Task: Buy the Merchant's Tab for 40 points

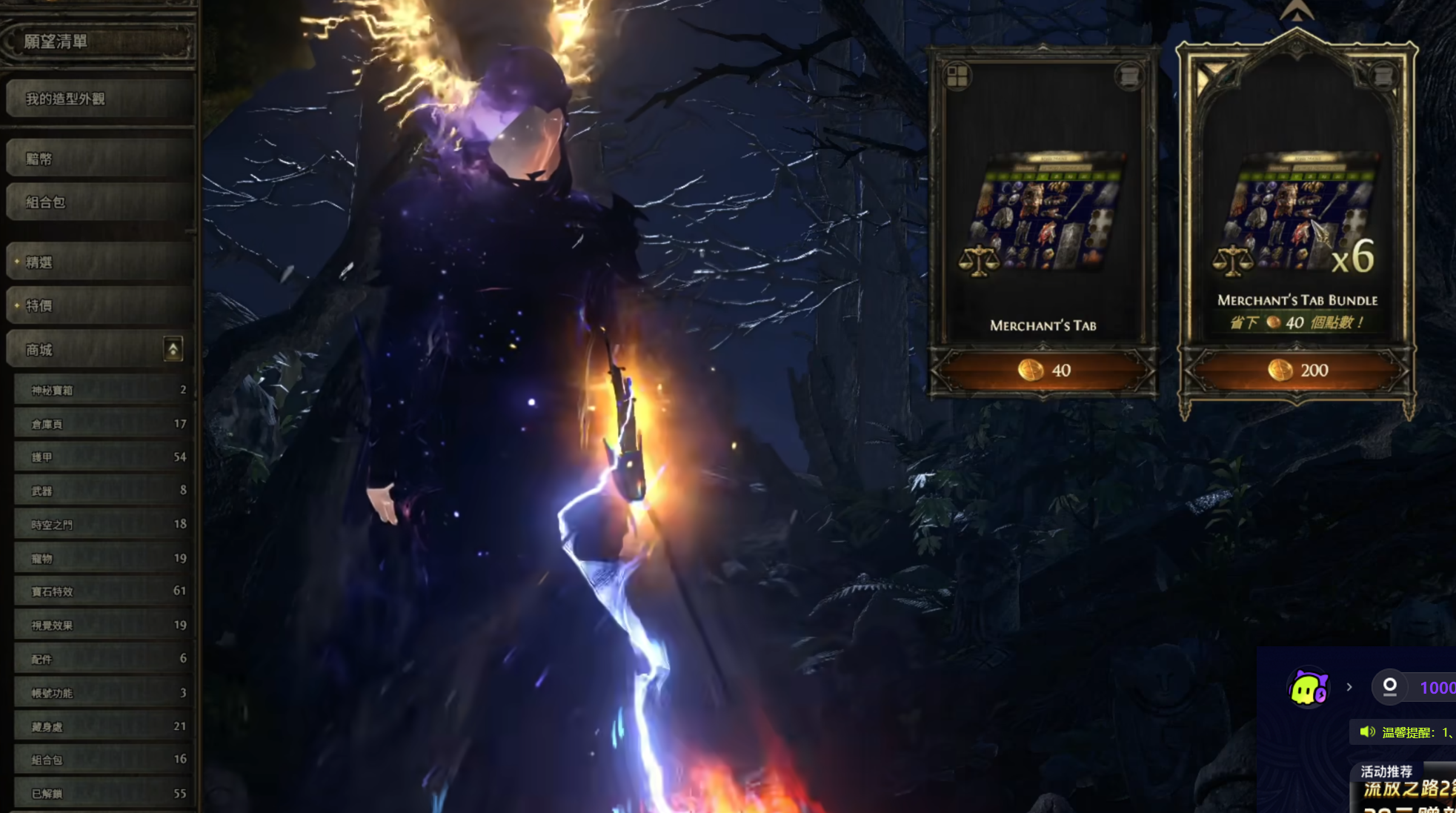Action: 1043,370
